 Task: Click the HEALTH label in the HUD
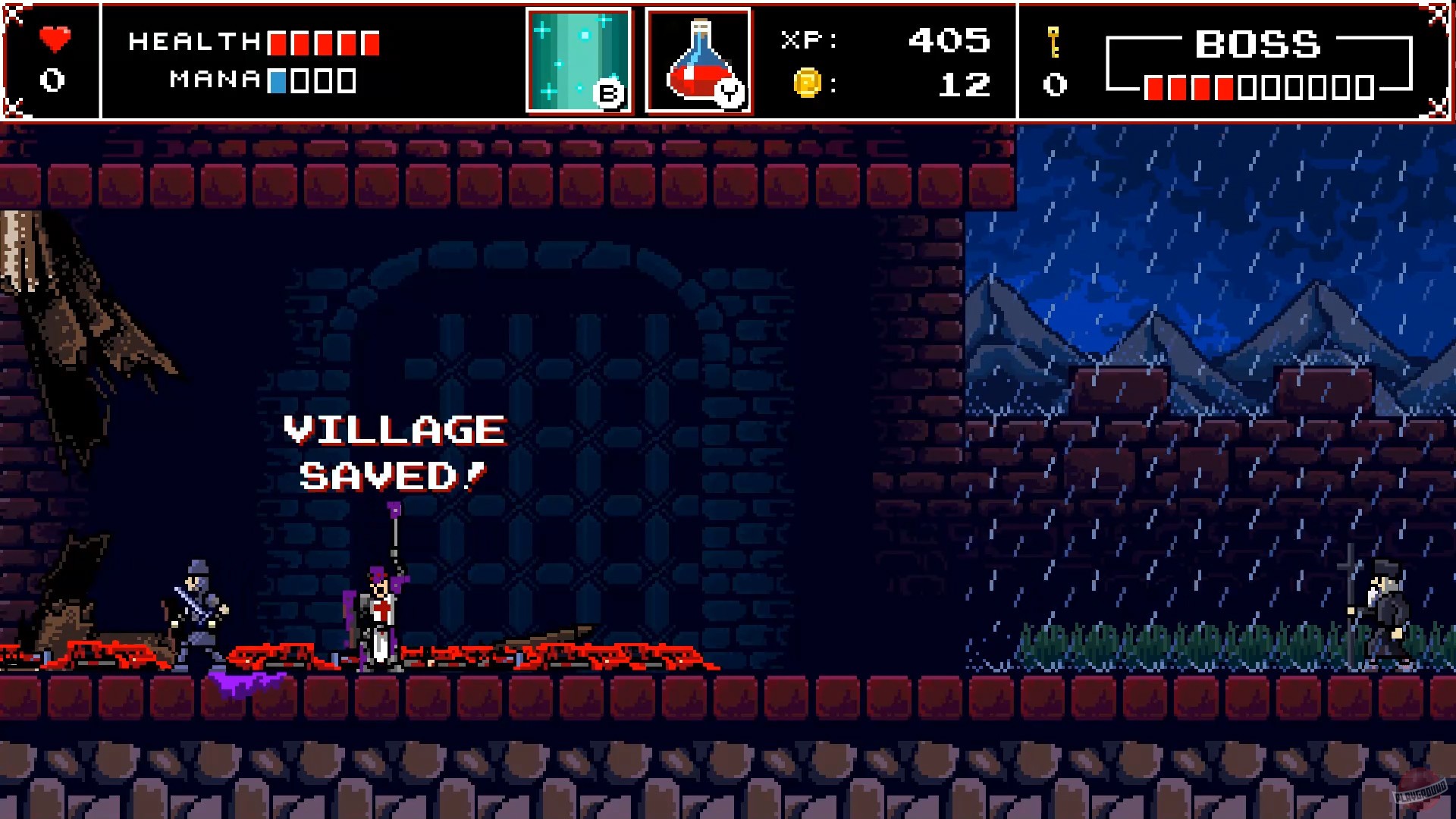(193, 42)
